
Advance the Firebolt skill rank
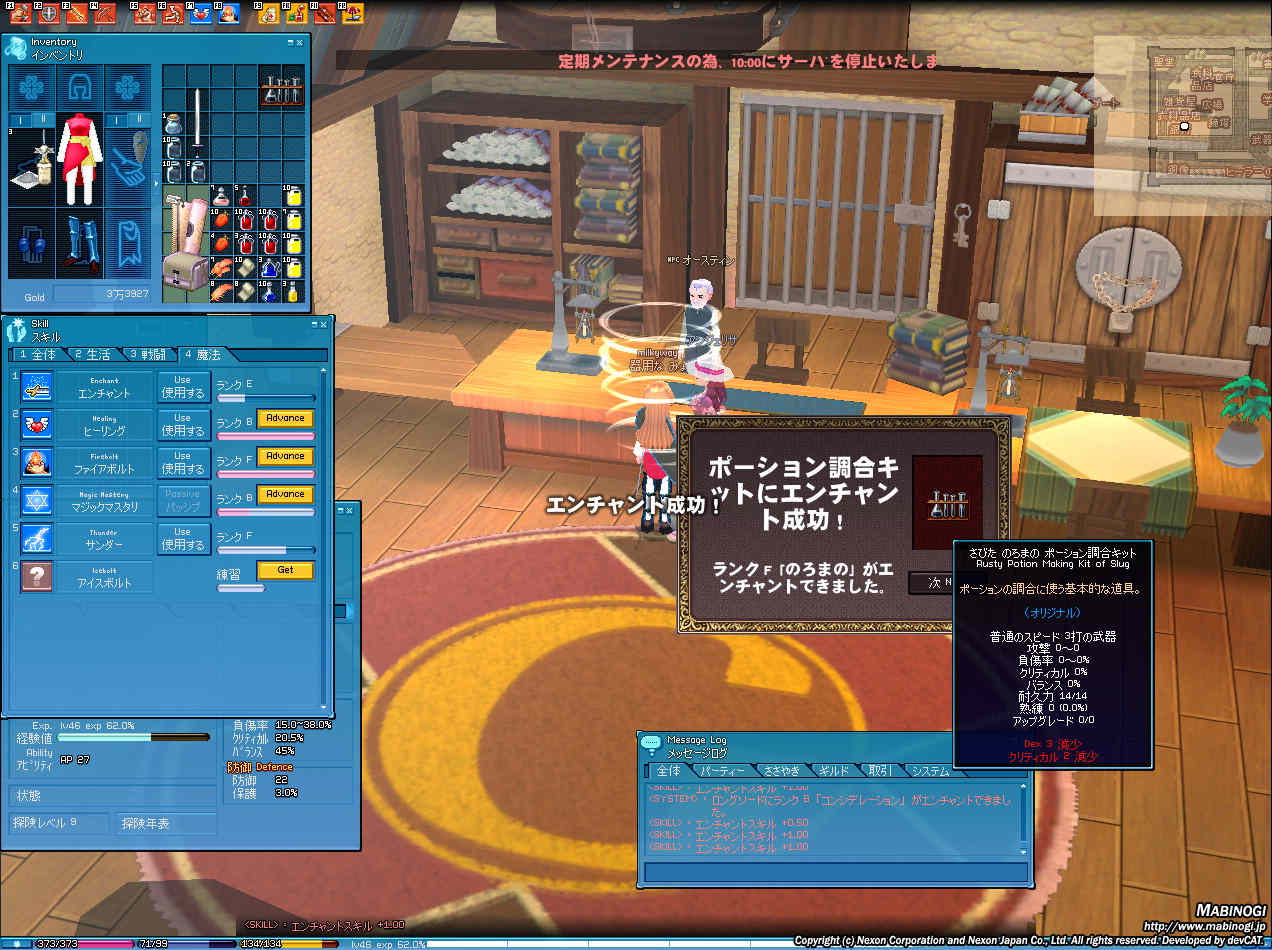point(285,456)
